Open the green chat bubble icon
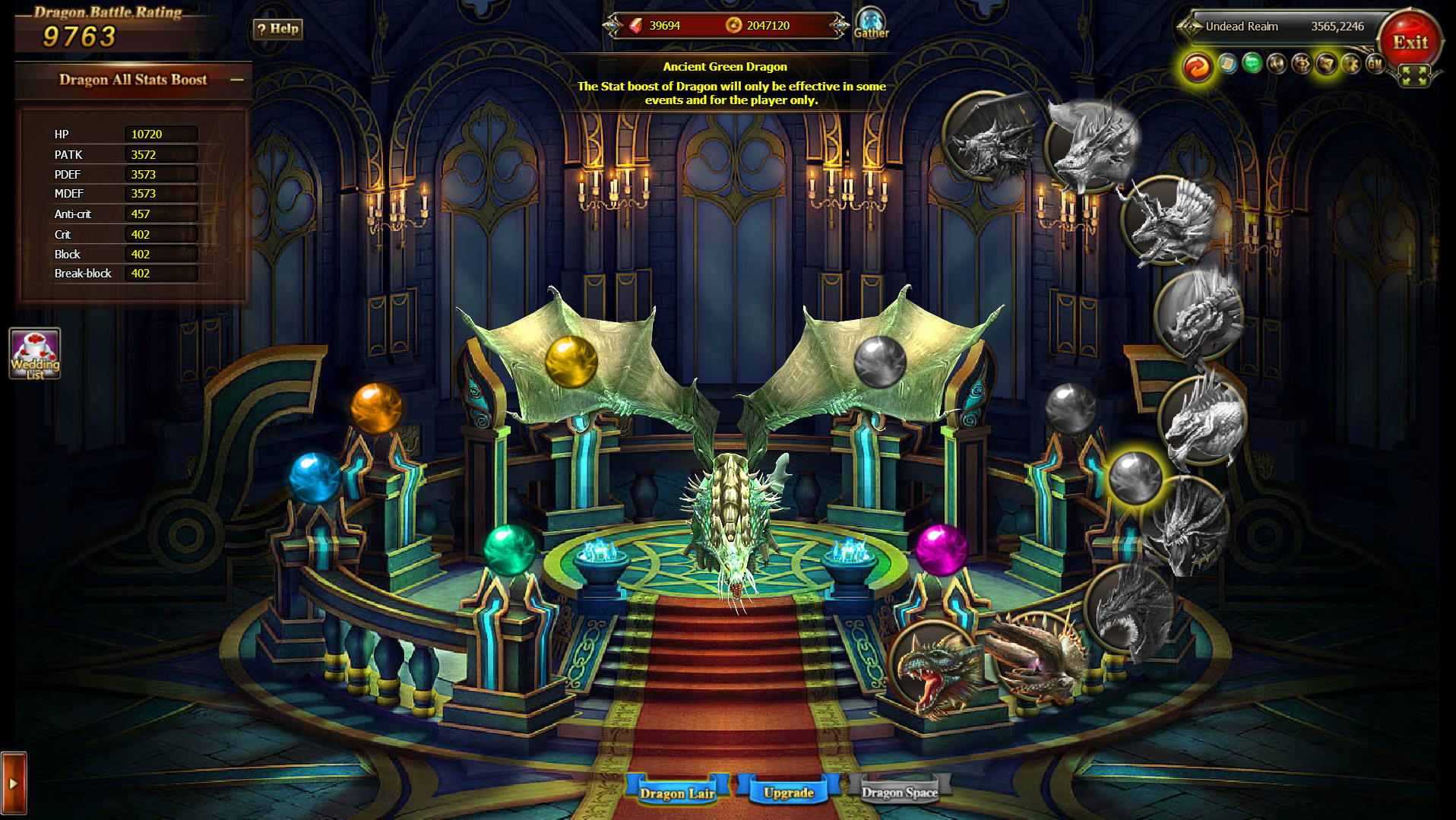The width and height of the screenshot is (1456, 820). pos(1251,65)
